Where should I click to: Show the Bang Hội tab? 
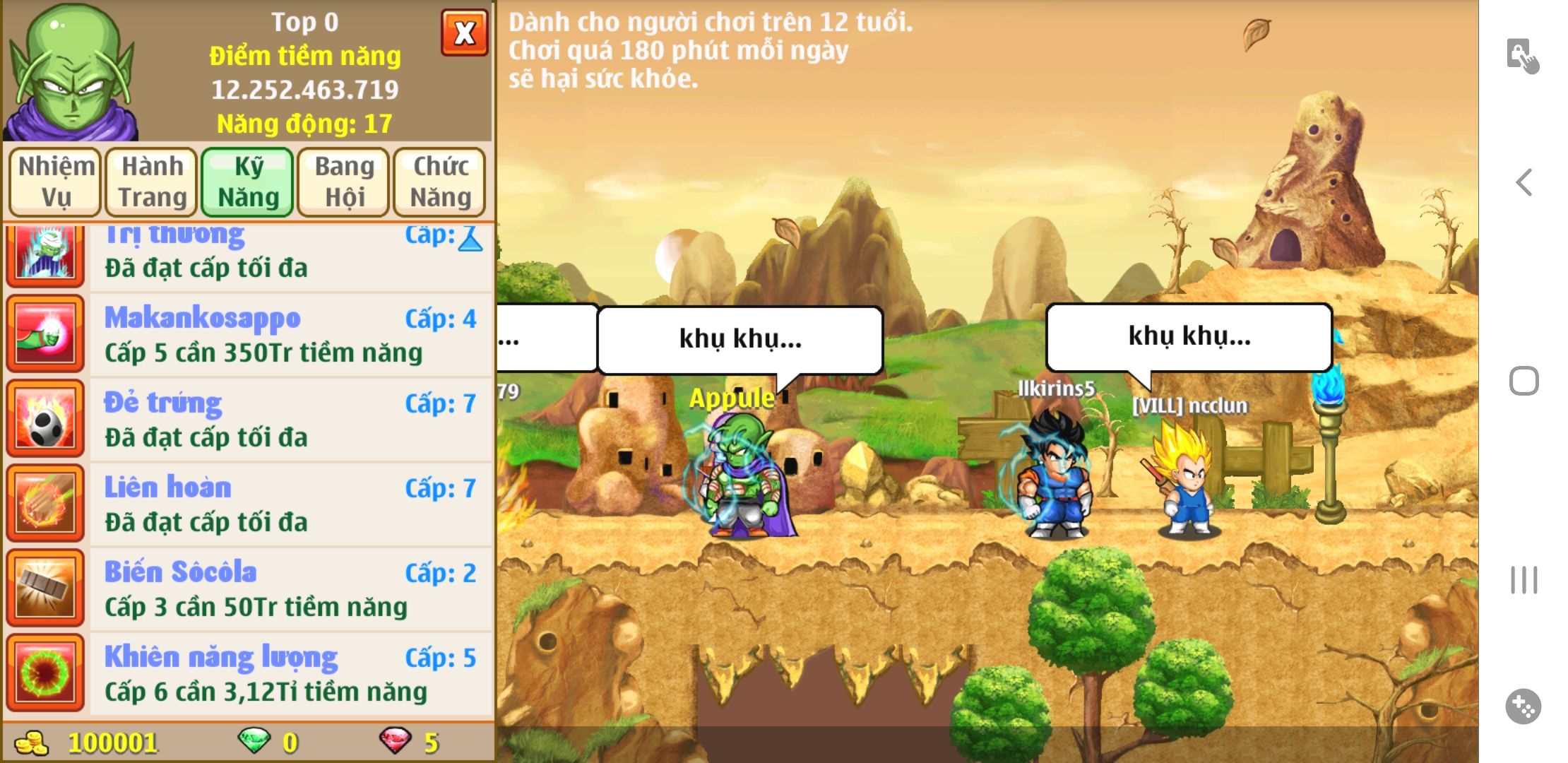tap(344, 182)
